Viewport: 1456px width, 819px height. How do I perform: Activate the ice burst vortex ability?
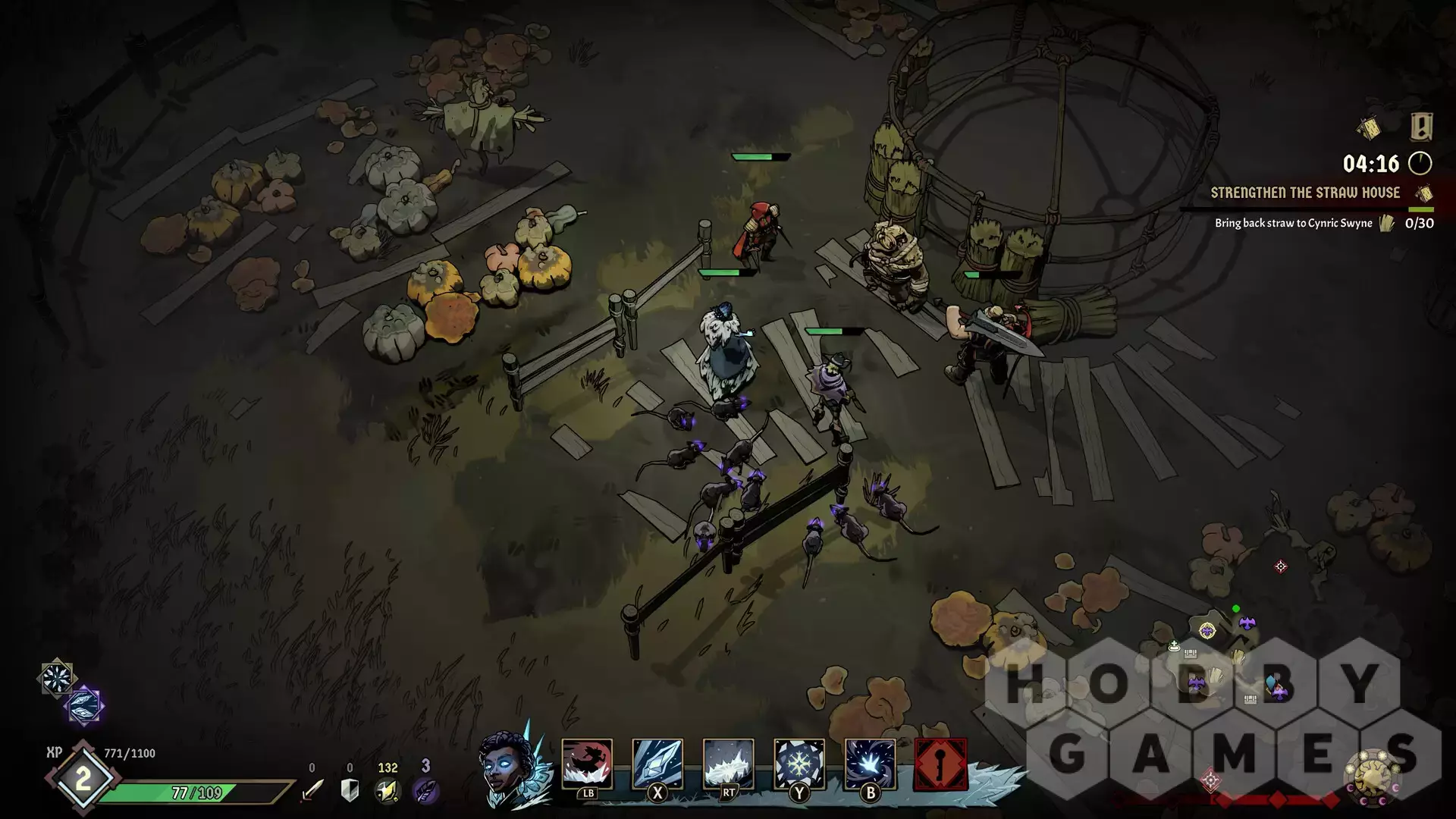click(x=870, y=764)
